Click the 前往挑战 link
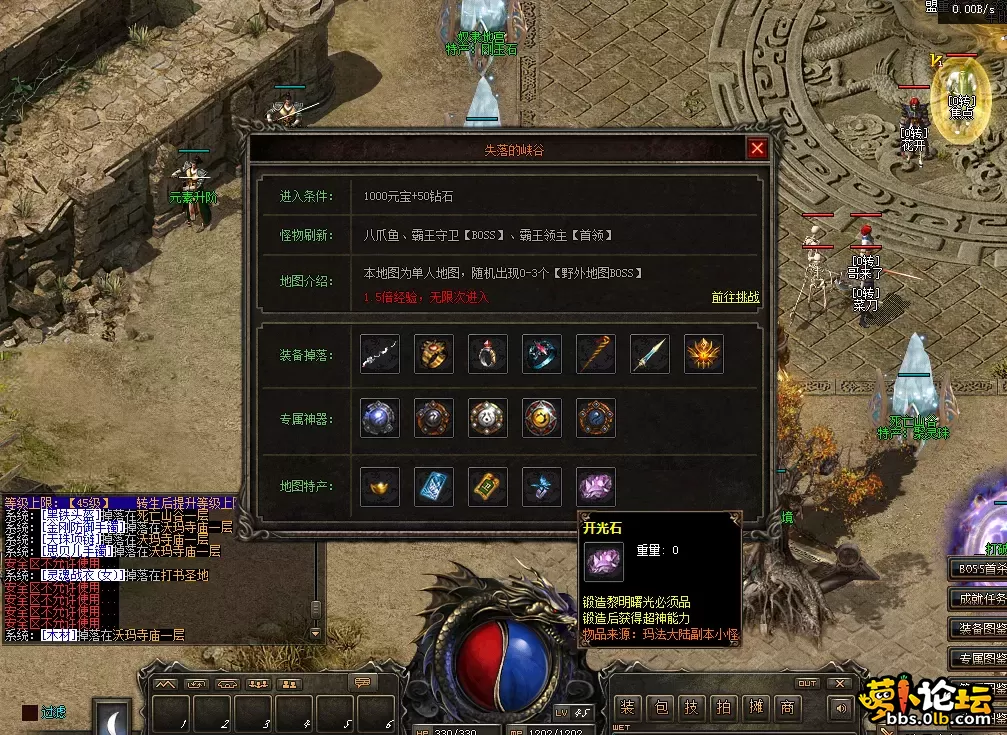 click(735, 297)
